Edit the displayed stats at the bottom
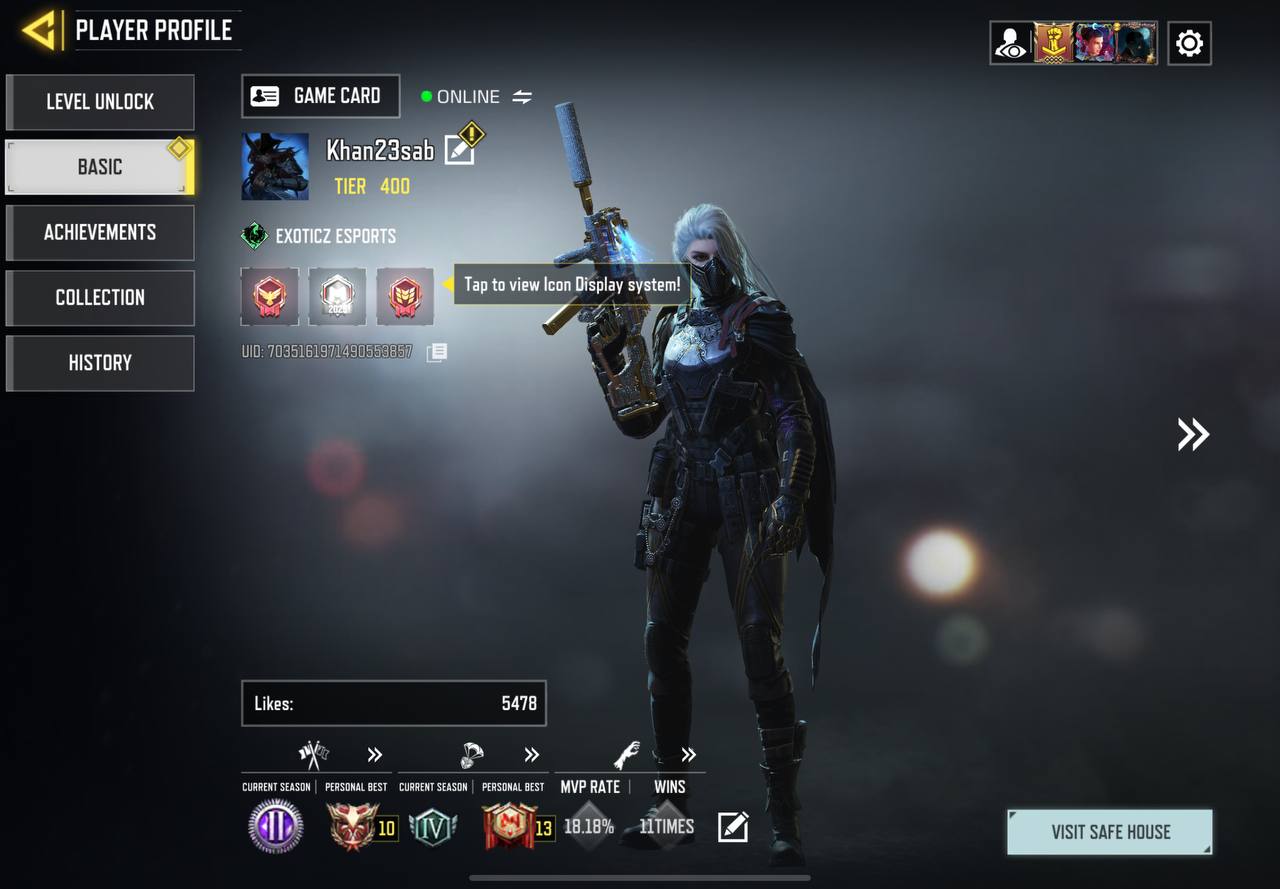The image size is (1280, 889). point(733,827)
